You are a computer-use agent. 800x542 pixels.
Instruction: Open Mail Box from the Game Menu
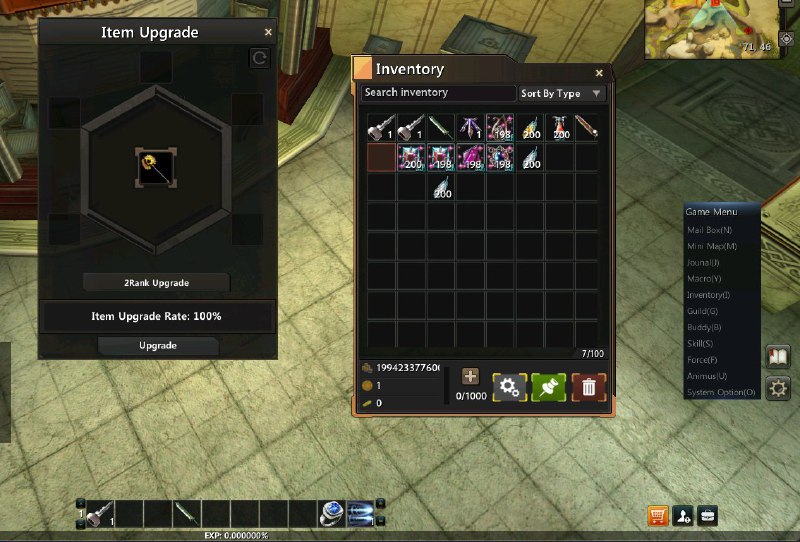pos(711,230)
